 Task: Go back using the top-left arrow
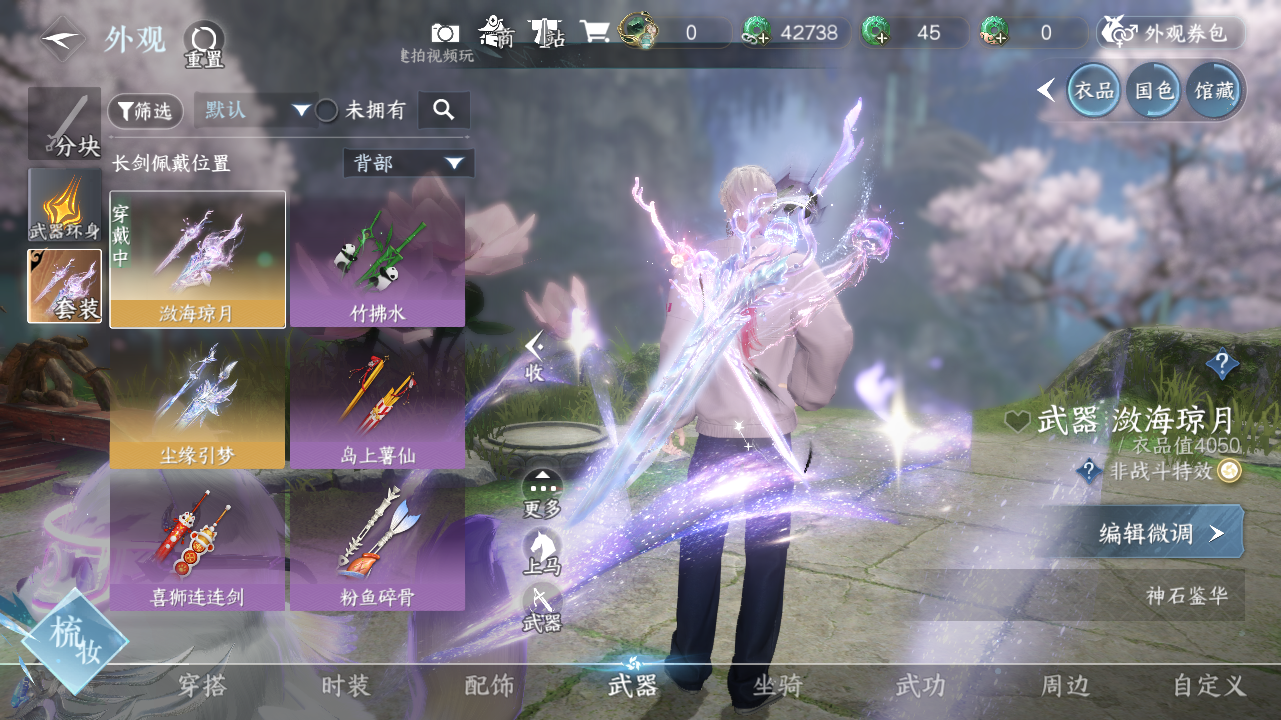pos(62,40)
